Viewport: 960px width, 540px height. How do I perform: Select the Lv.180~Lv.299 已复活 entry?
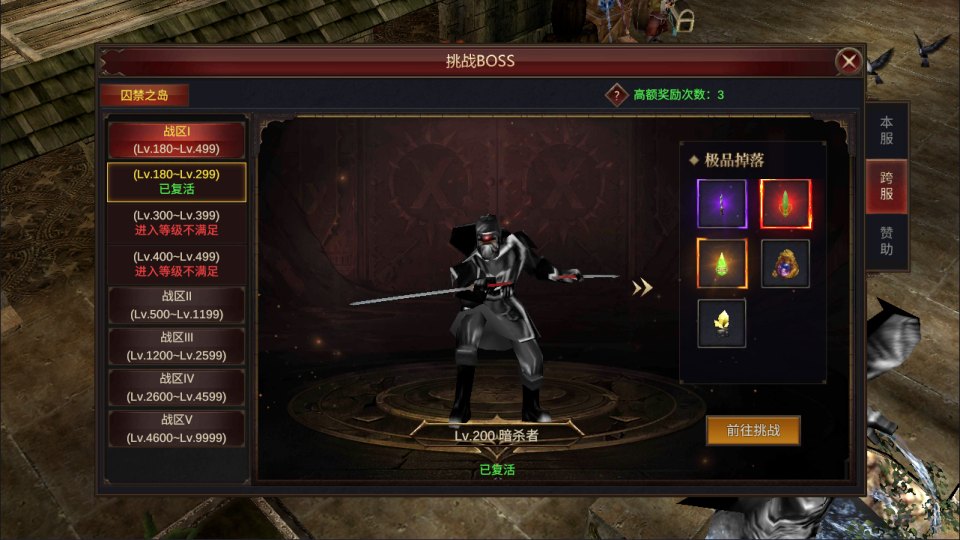[177, 181]
